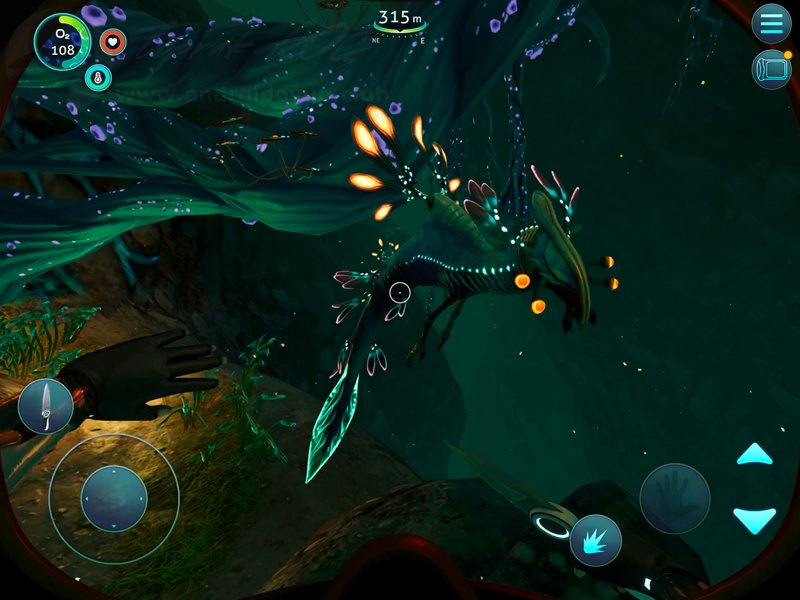Open the hamburger menu

(x=771, y=23)
